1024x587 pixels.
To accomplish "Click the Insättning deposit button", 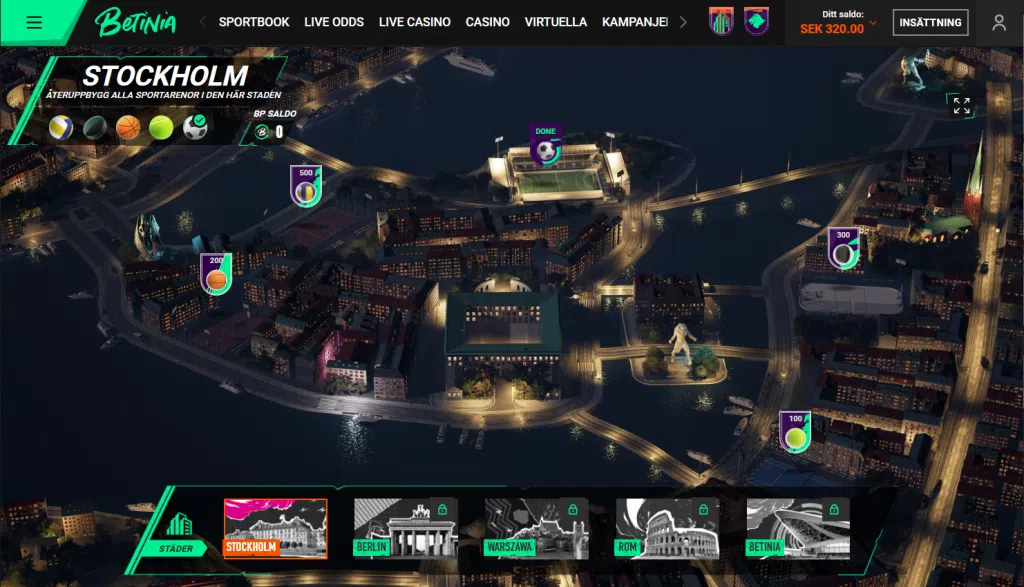I will [x=930, y=22].
